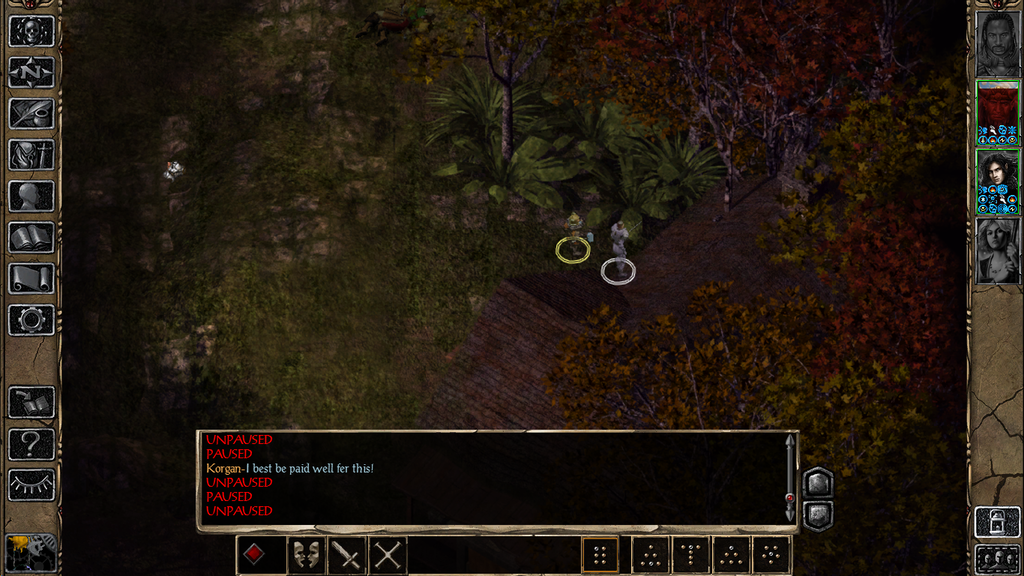
Task: Show the character record head icon
Action: pyautogui.click(x=31, y=196)
